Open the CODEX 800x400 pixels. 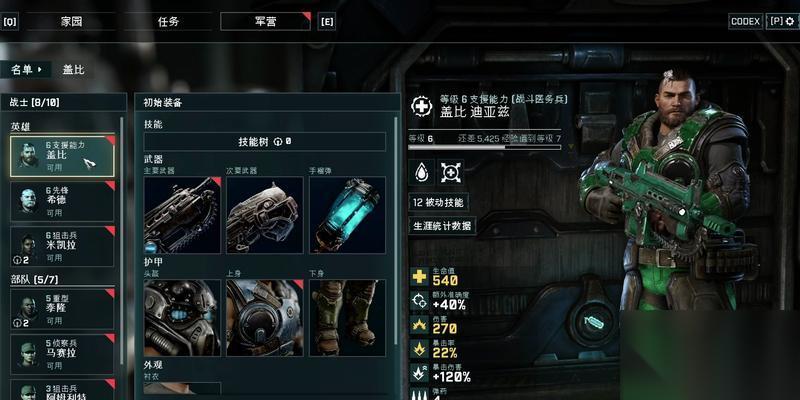(x=745, y=21)
